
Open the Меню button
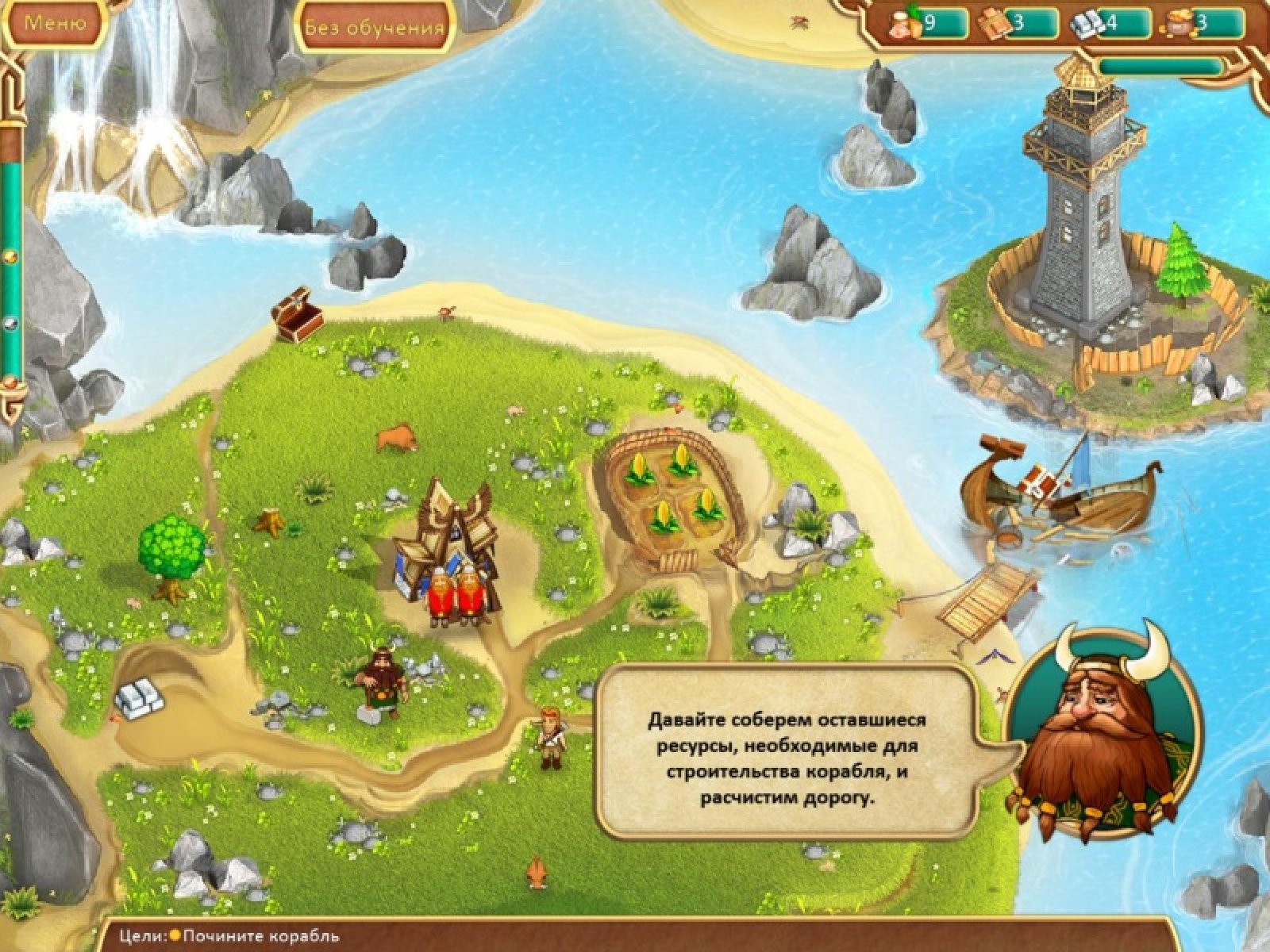pos(54,22)
